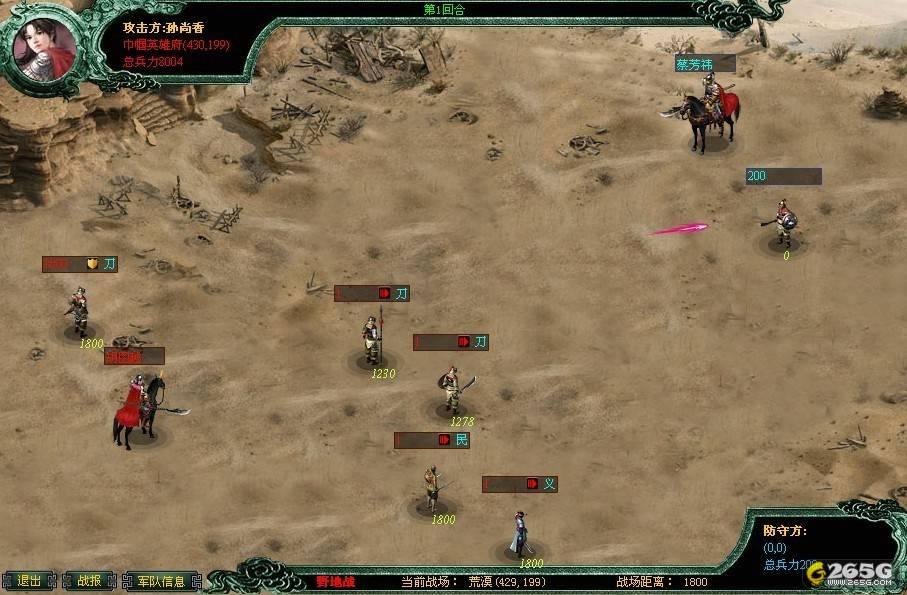Show the 军队信息 army information

click(161, 581)
